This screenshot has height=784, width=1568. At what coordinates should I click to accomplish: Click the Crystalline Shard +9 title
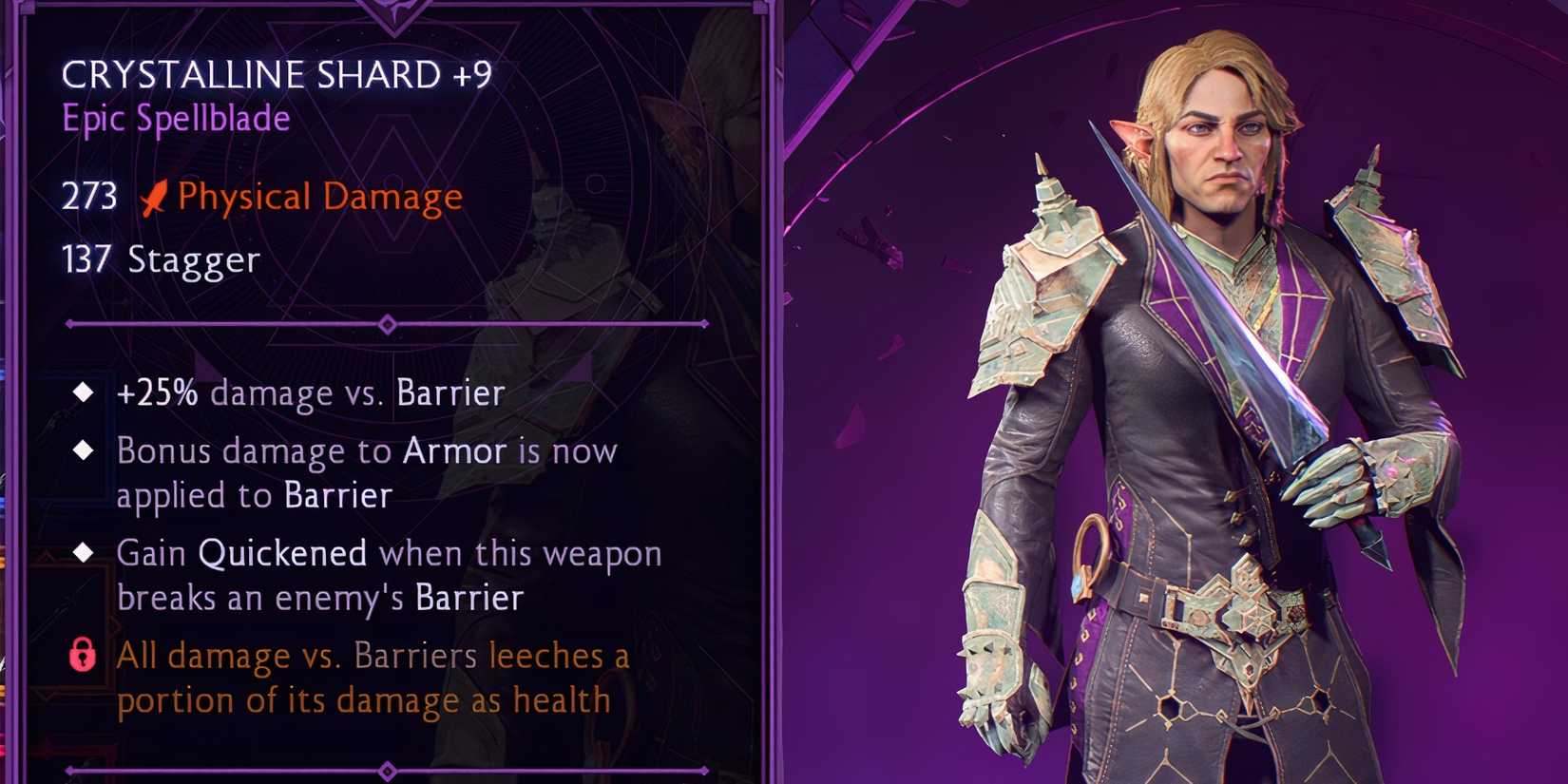(276, 74)
